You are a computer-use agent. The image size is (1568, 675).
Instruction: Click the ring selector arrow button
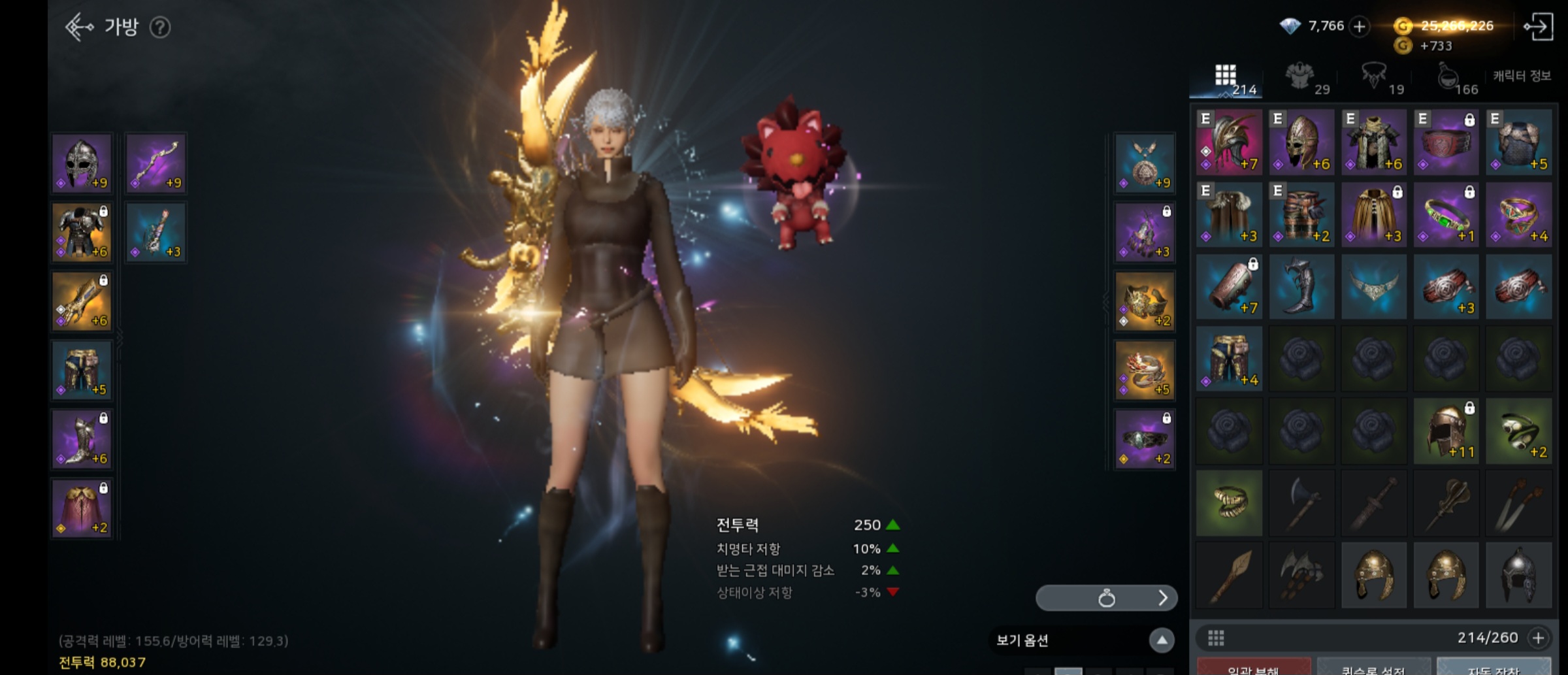click(1162, 598)
